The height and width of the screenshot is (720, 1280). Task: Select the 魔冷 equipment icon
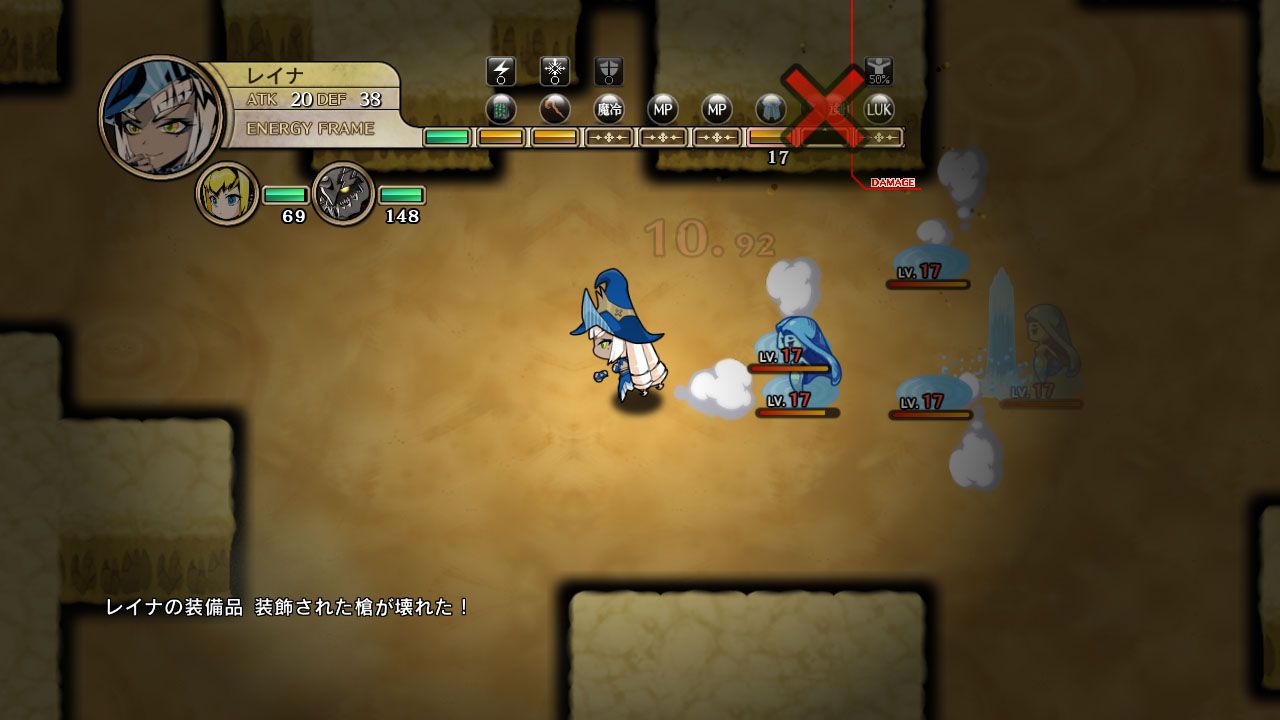(x=608, y=110)
